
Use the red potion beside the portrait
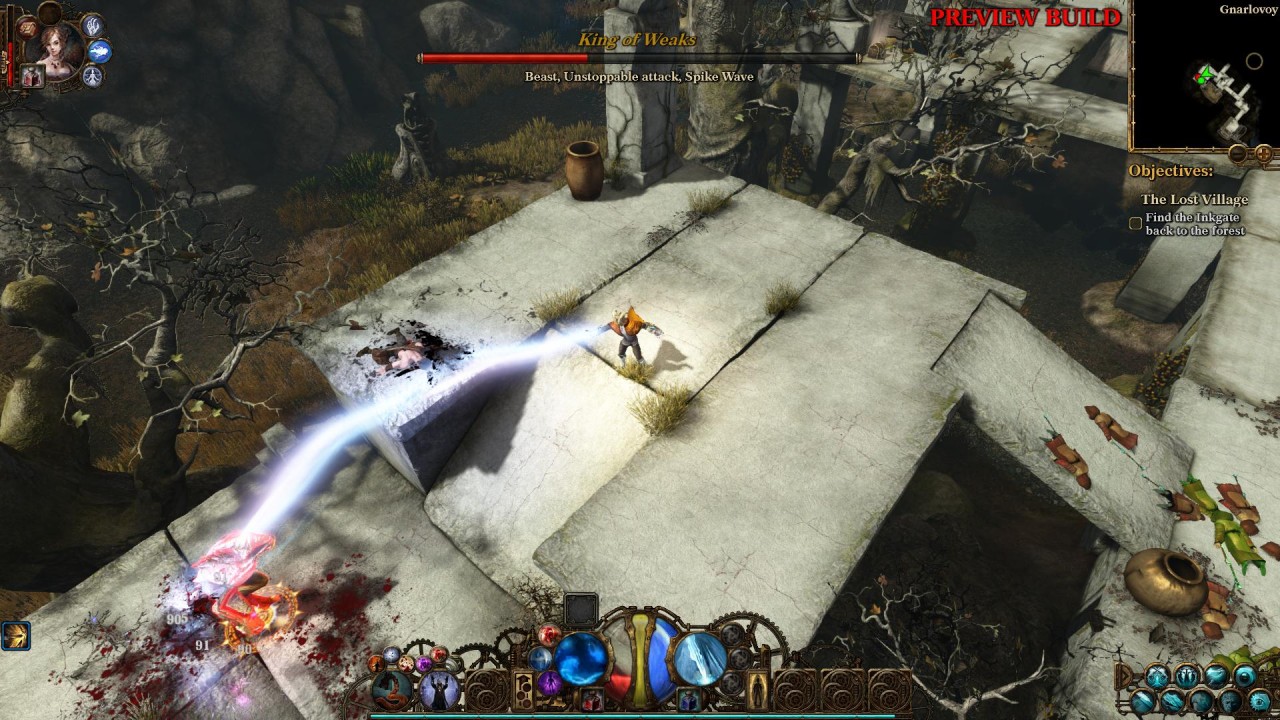[32, 76]
